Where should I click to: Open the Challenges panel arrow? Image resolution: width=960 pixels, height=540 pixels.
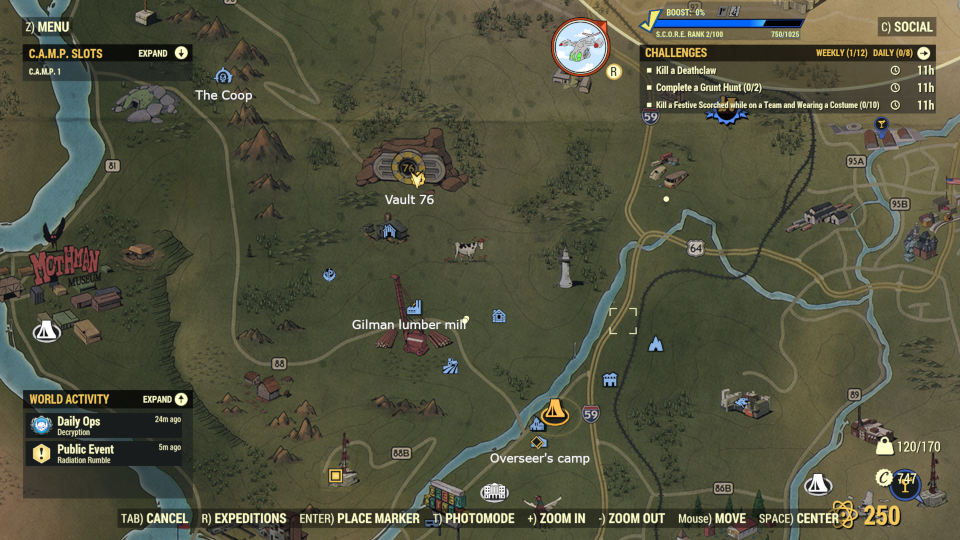pos(923,53)
